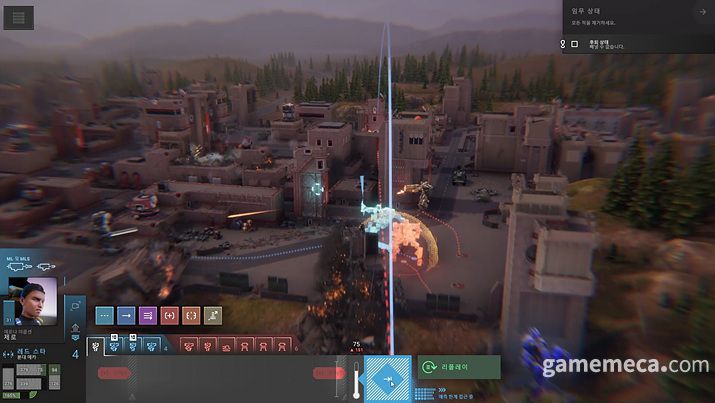This screenshot has width=715, height=403.
Task: Select the first red enemy unit tab
Action: [x=188, y=346]
